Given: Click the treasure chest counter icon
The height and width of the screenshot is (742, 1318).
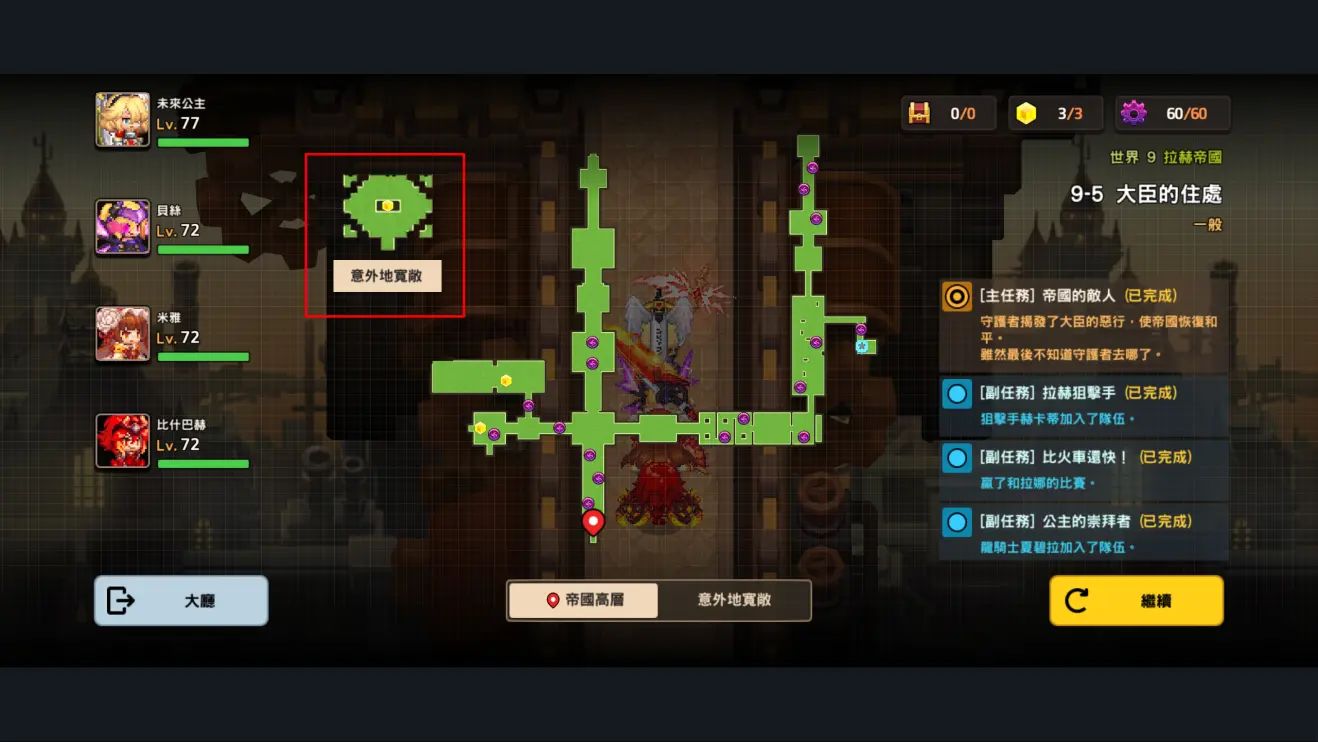Looking at the screenshot, I should tap(919, 113).
